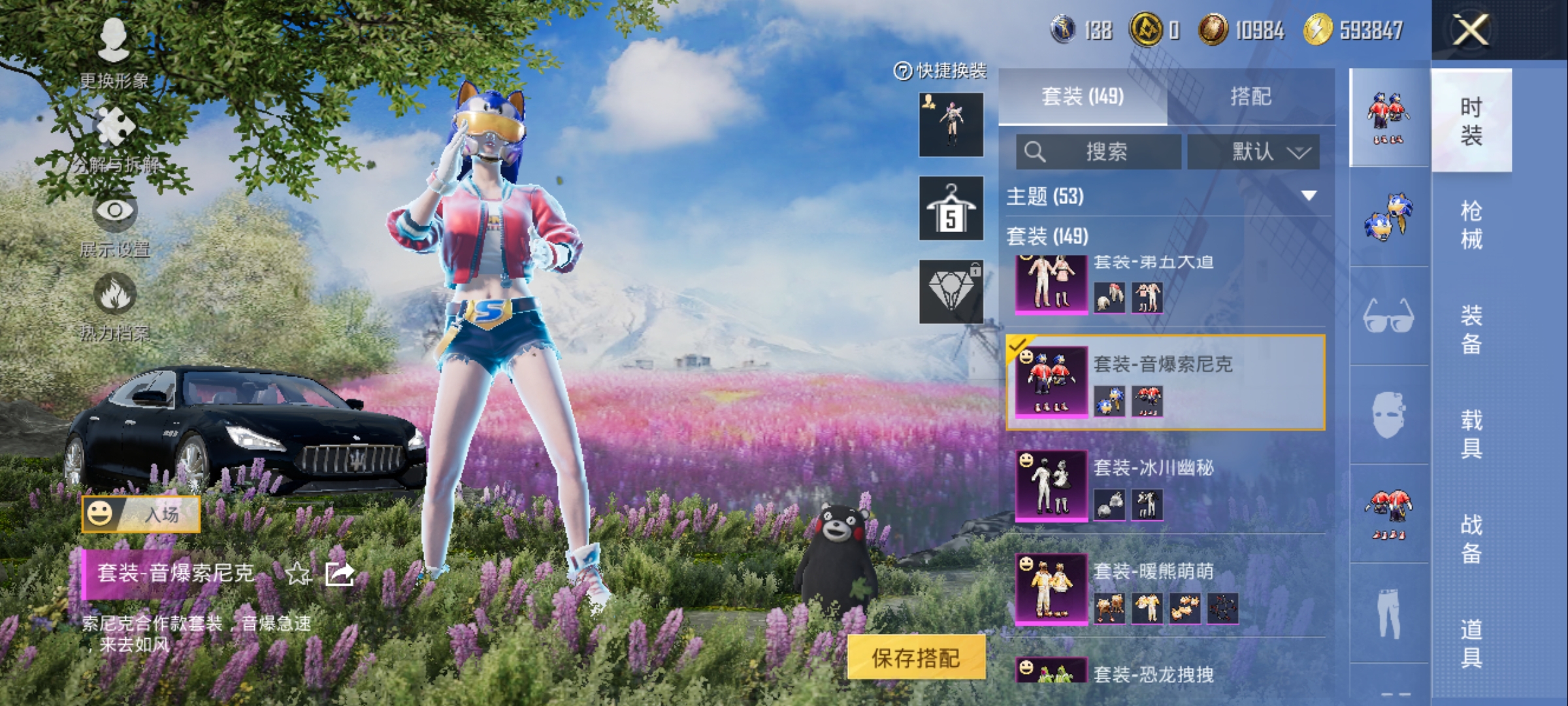Collapse the 主题 (53) section
Viewport: 1568px width, 706px height.
[x=1309, y=196]
